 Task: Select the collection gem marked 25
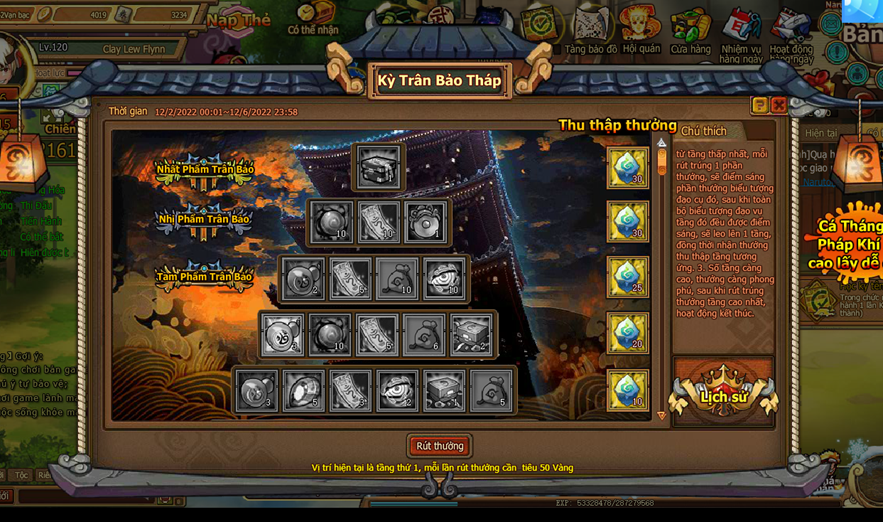click(628, 277)
